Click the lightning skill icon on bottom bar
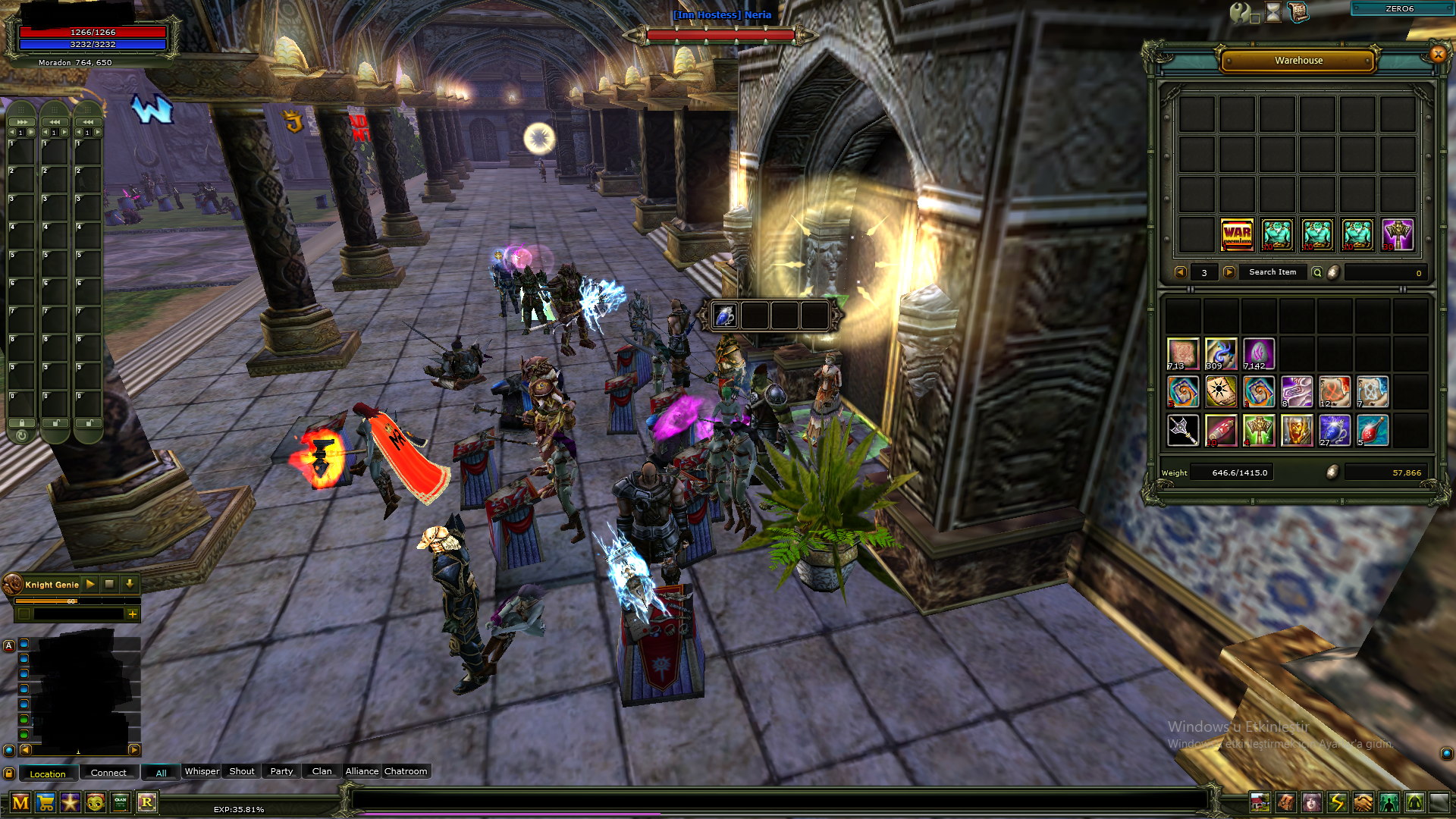The height and width of the screenshot is (819, 1456). pos(1335,802)
